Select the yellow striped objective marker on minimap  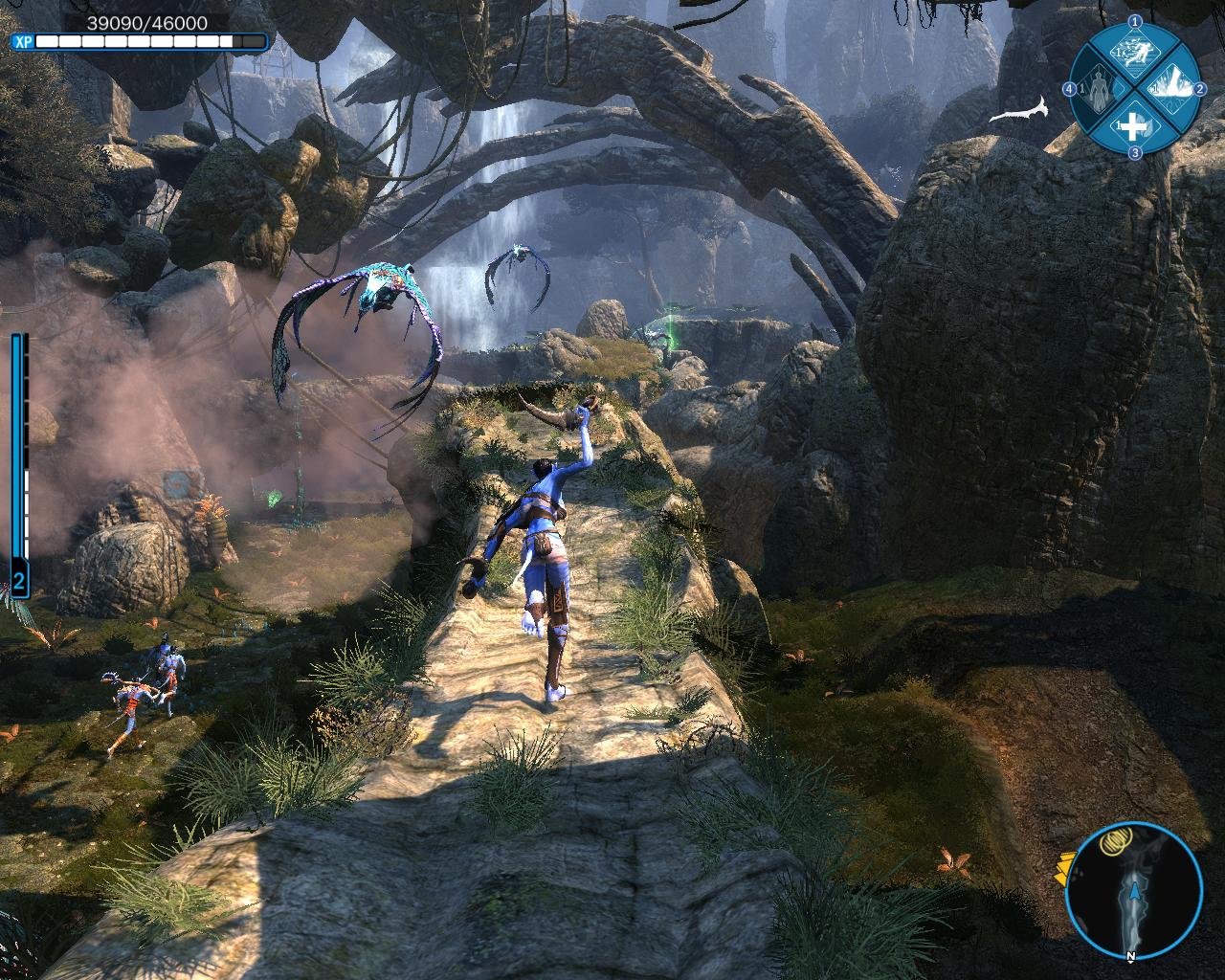[x=1112, y=843]
